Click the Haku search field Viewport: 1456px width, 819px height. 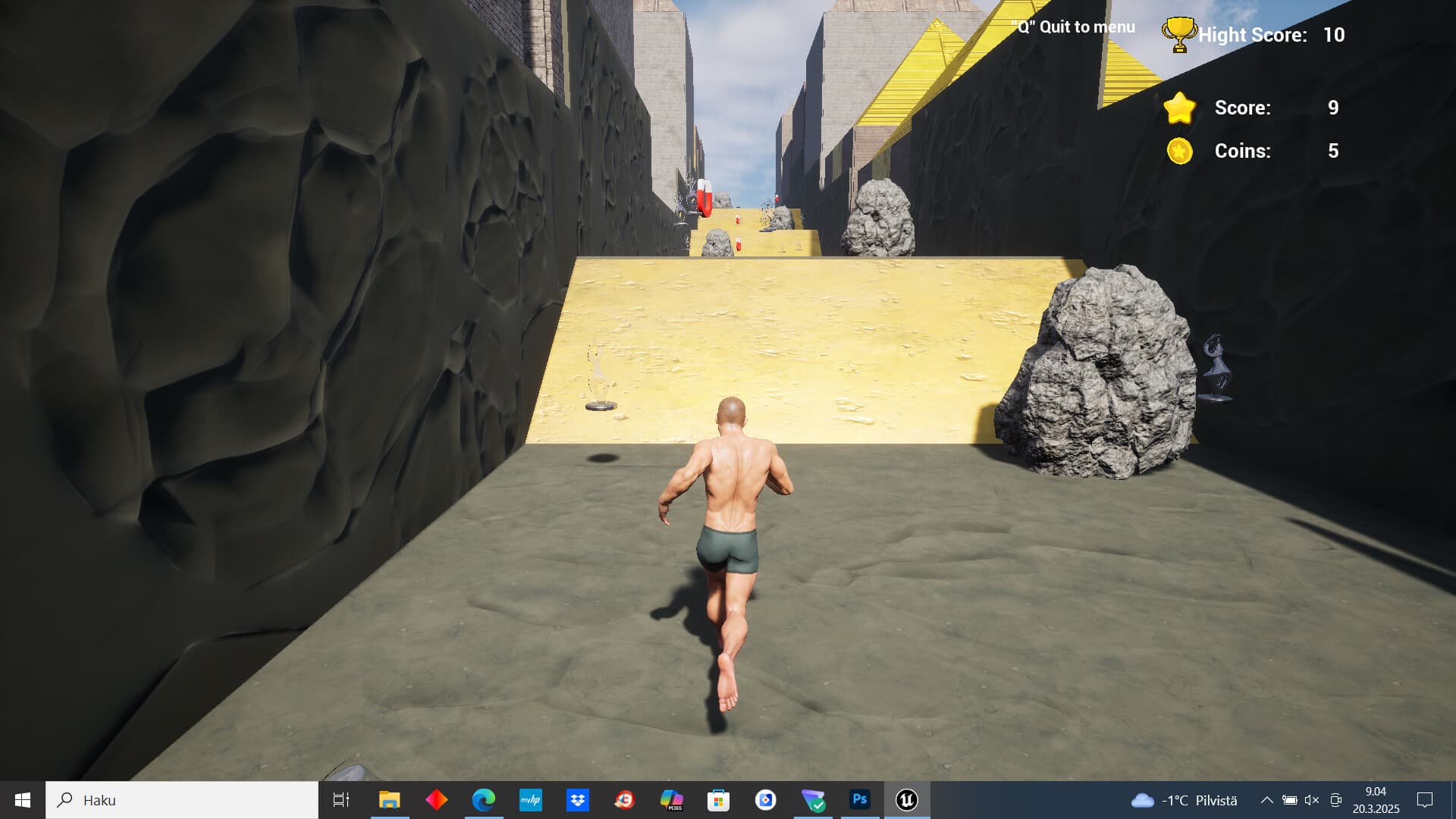[182, 800]
